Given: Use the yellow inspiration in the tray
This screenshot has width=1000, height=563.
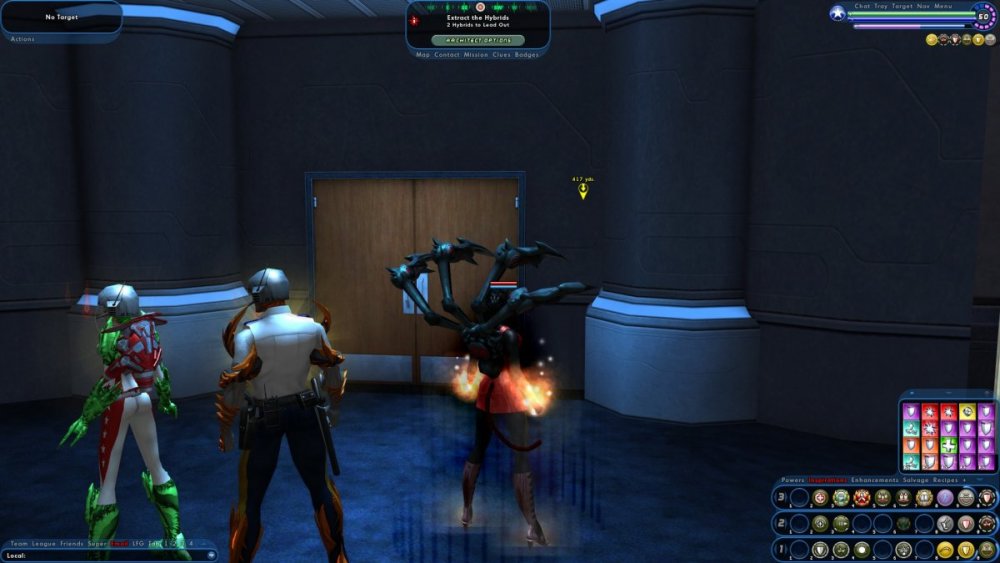Looking at the screenshot, I should [967, 411].
